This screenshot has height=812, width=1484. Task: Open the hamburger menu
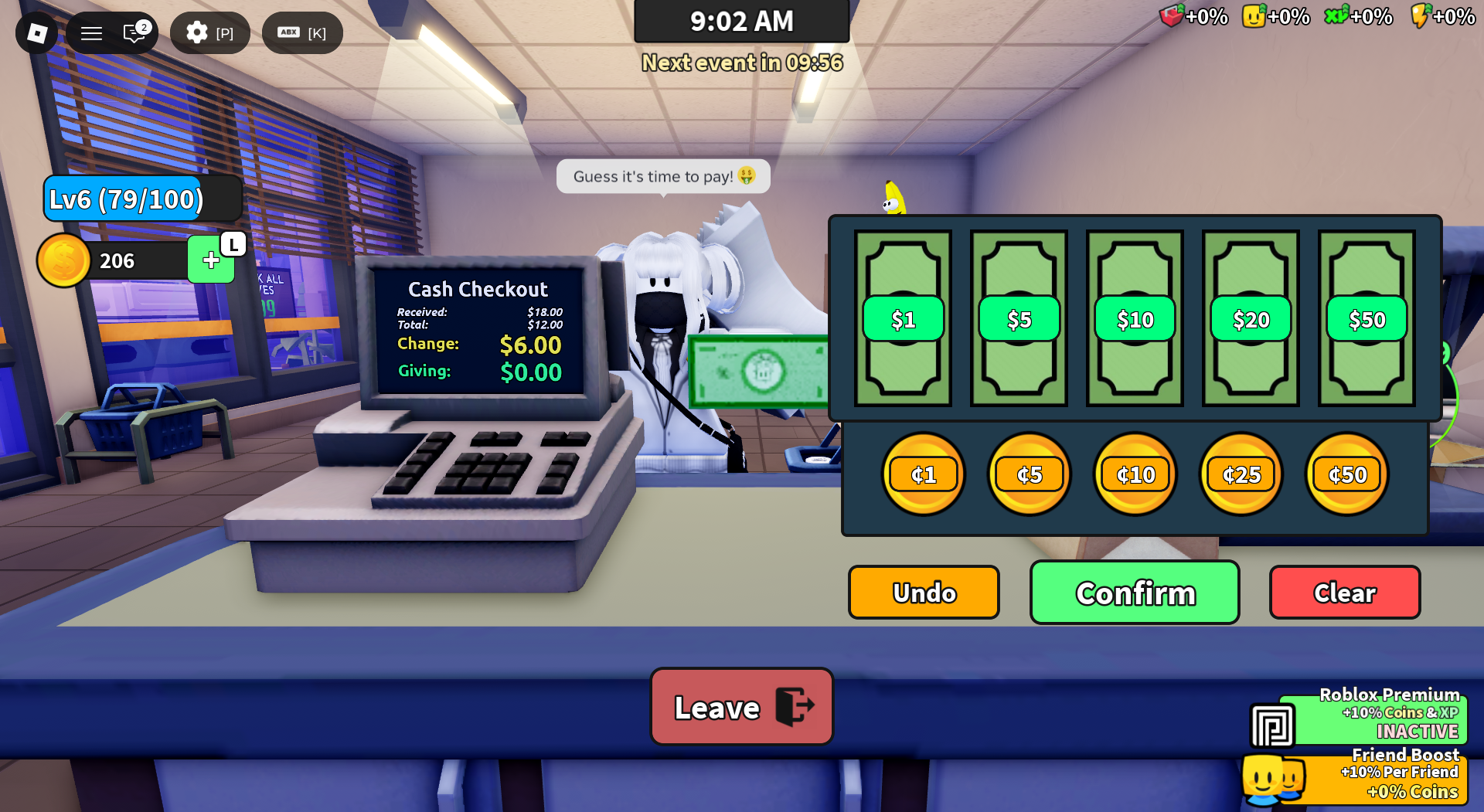click(x=91, y=32)
